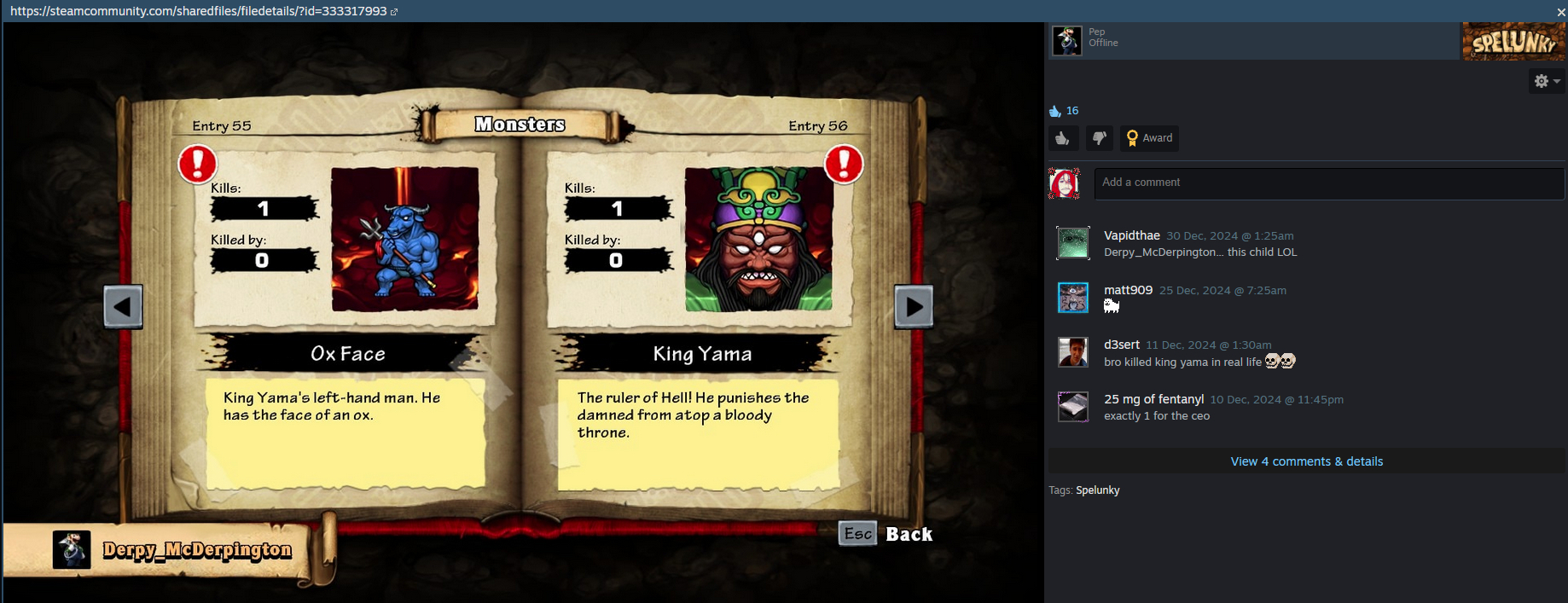Visit d3sert's profile from comment
Viewport: 1568px width, 603px height.
(1121, 345)
